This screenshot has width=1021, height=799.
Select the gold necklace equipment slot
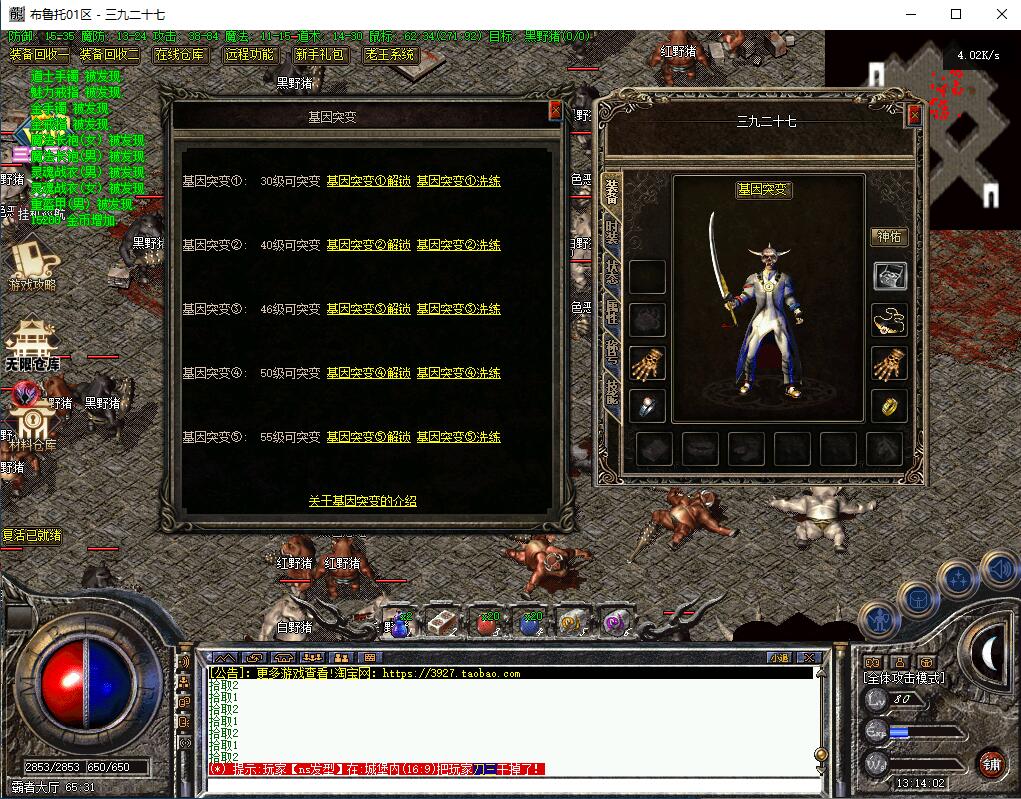(889, 319)
